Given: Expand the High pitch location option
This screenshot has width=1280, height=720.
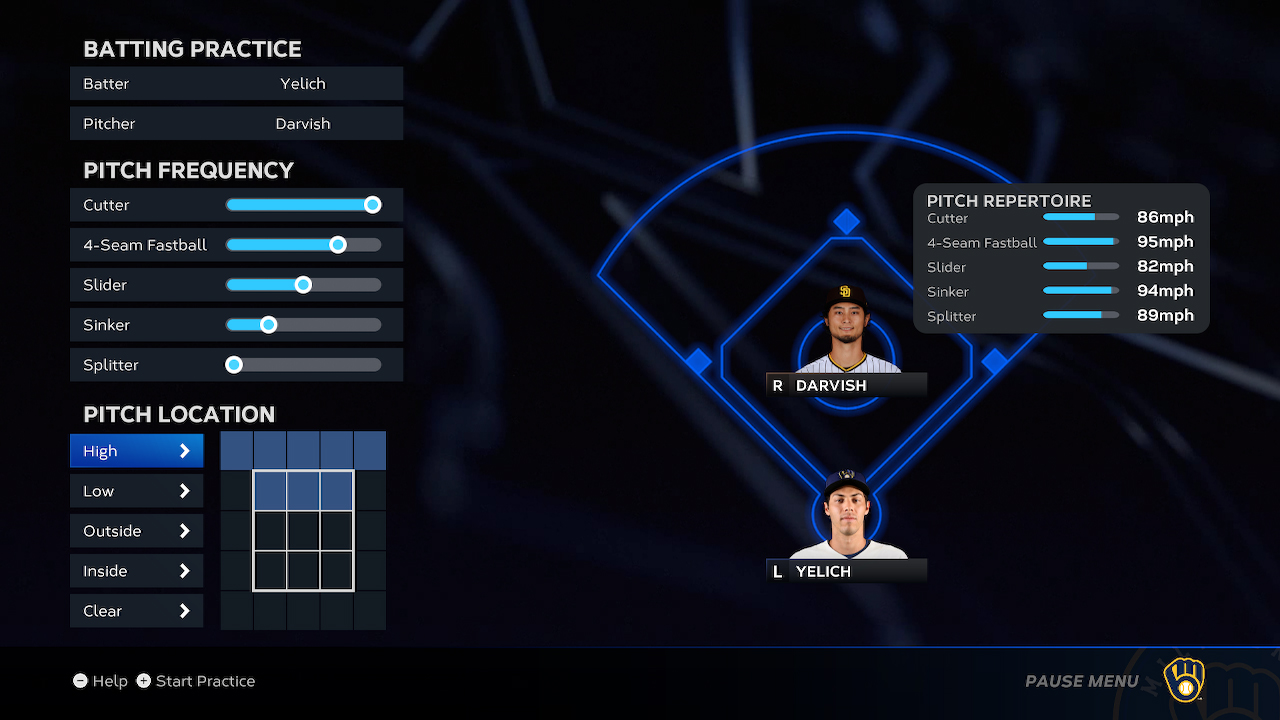Looking at the screenshot, I should tap(136, 450).
